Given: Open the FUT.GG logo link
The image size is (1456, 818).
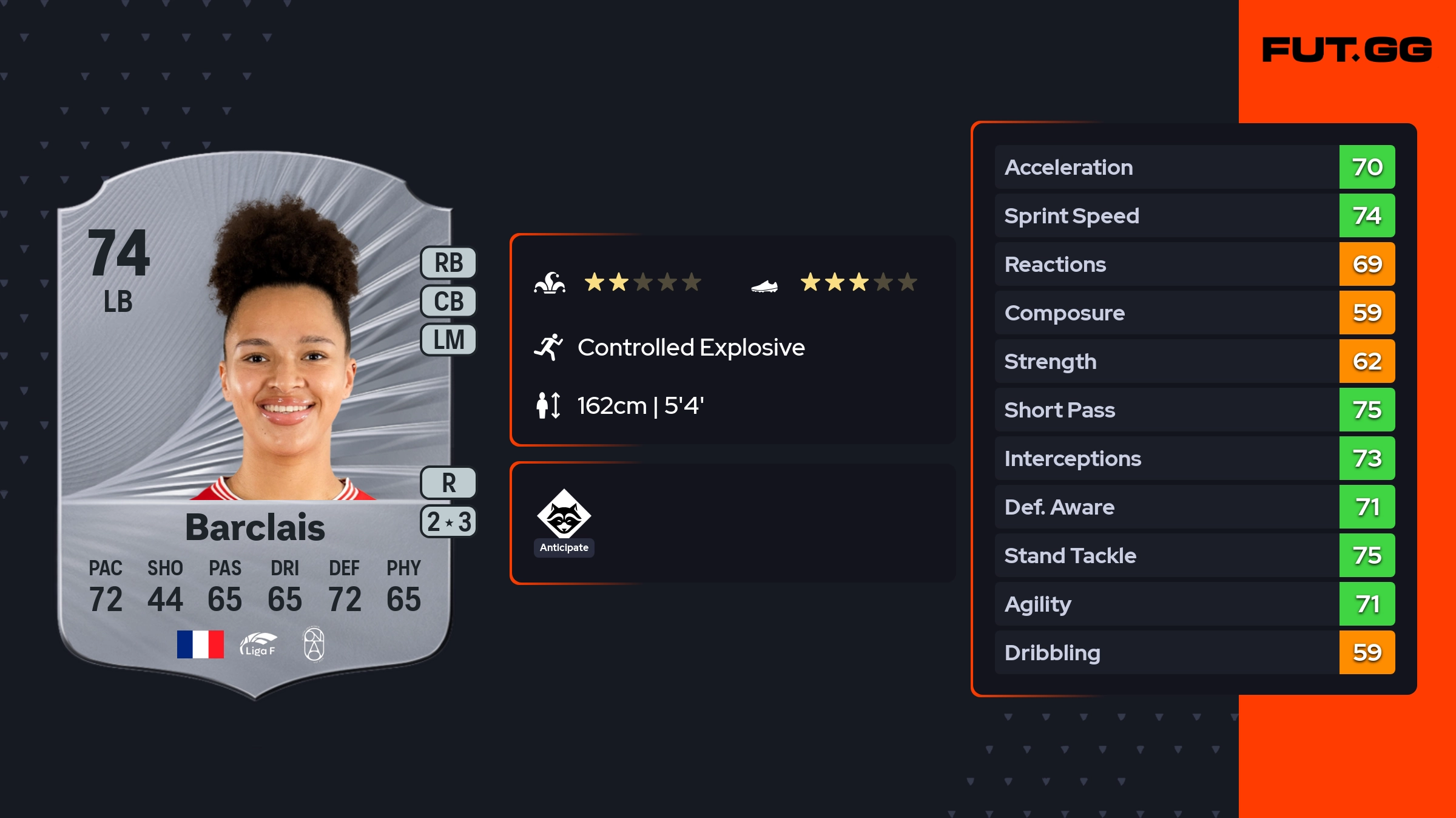Looking at the screenshot, I should click(x=1347, y=50).
